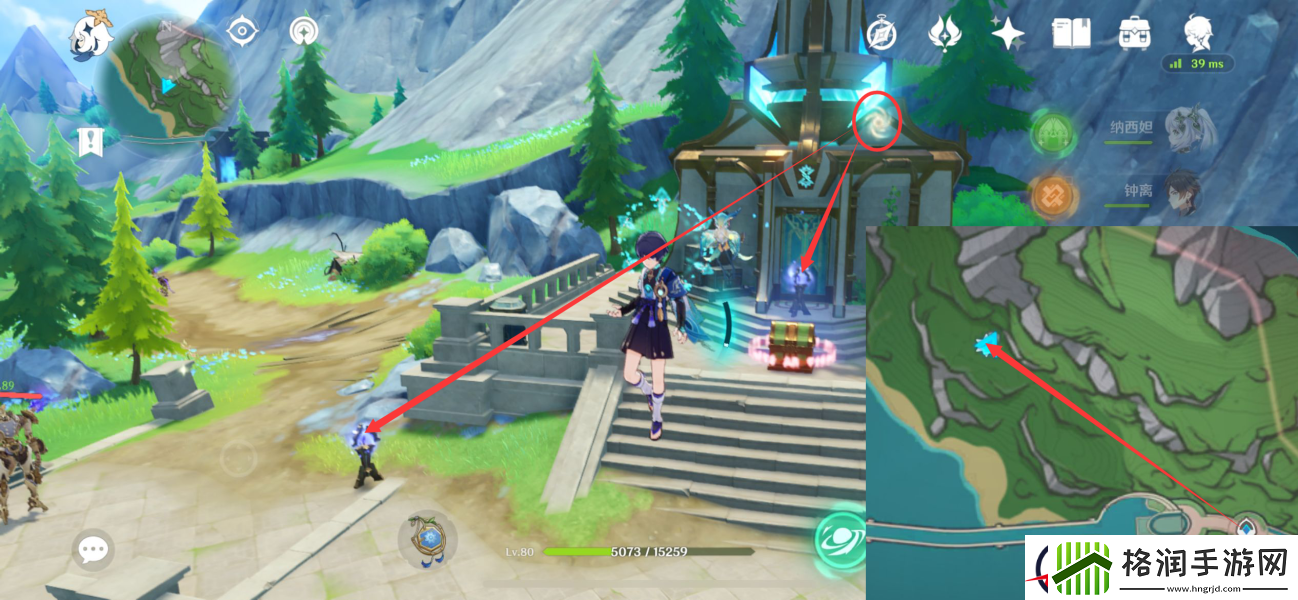This screenshot has width=1298, height=600.
Task: Open the adventurer handbook book icon
Action: click(x=1071, y=34)
